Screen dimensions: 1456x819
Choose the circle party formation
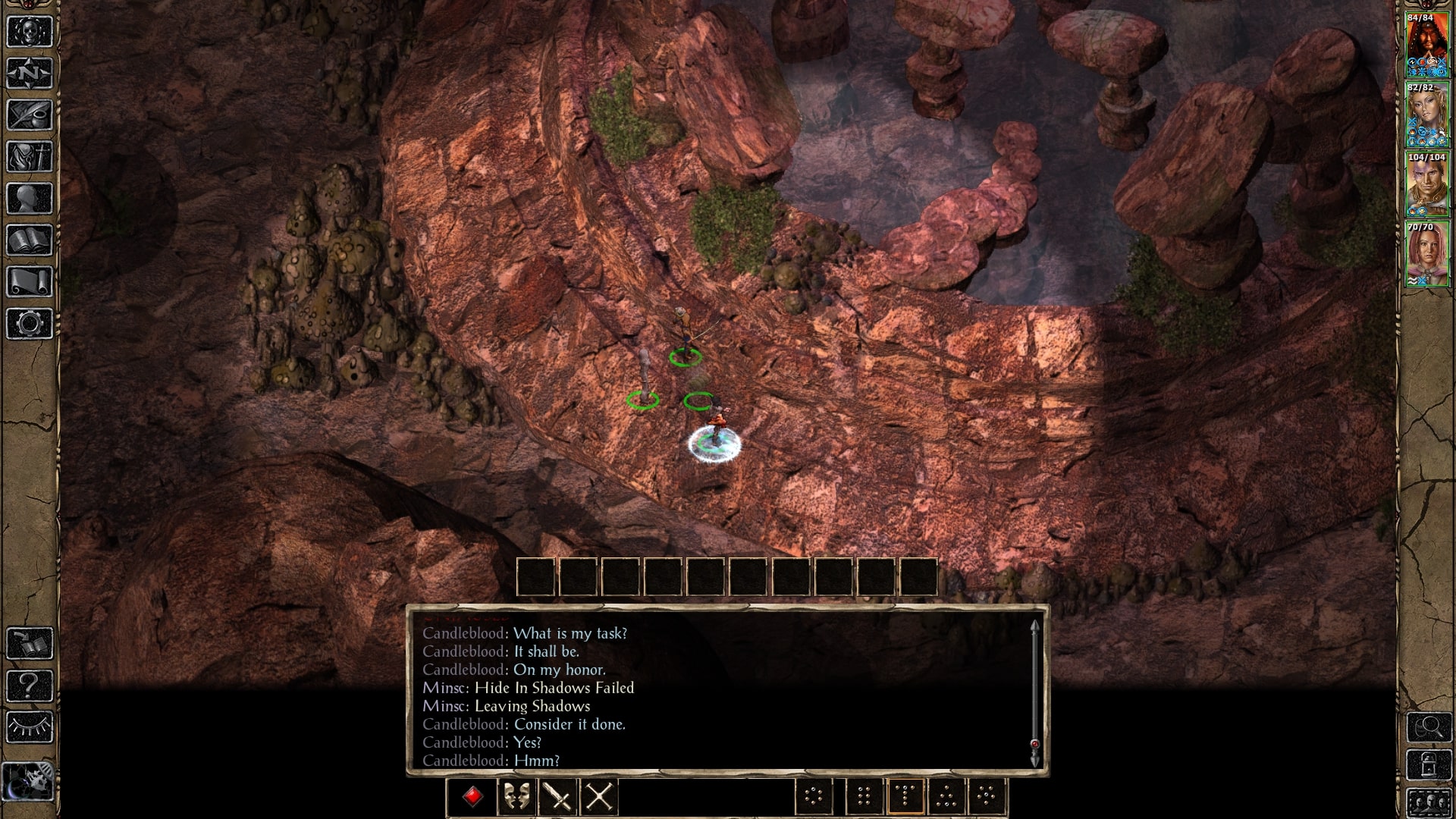point(814,797)
